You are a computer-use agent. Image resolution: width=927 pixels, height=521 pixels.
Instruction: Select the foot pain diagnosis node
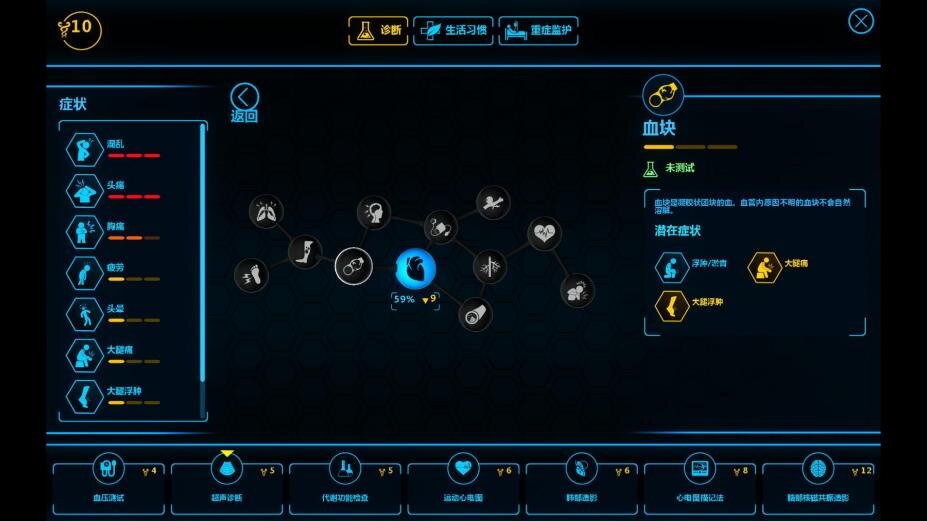click(250, 275)
